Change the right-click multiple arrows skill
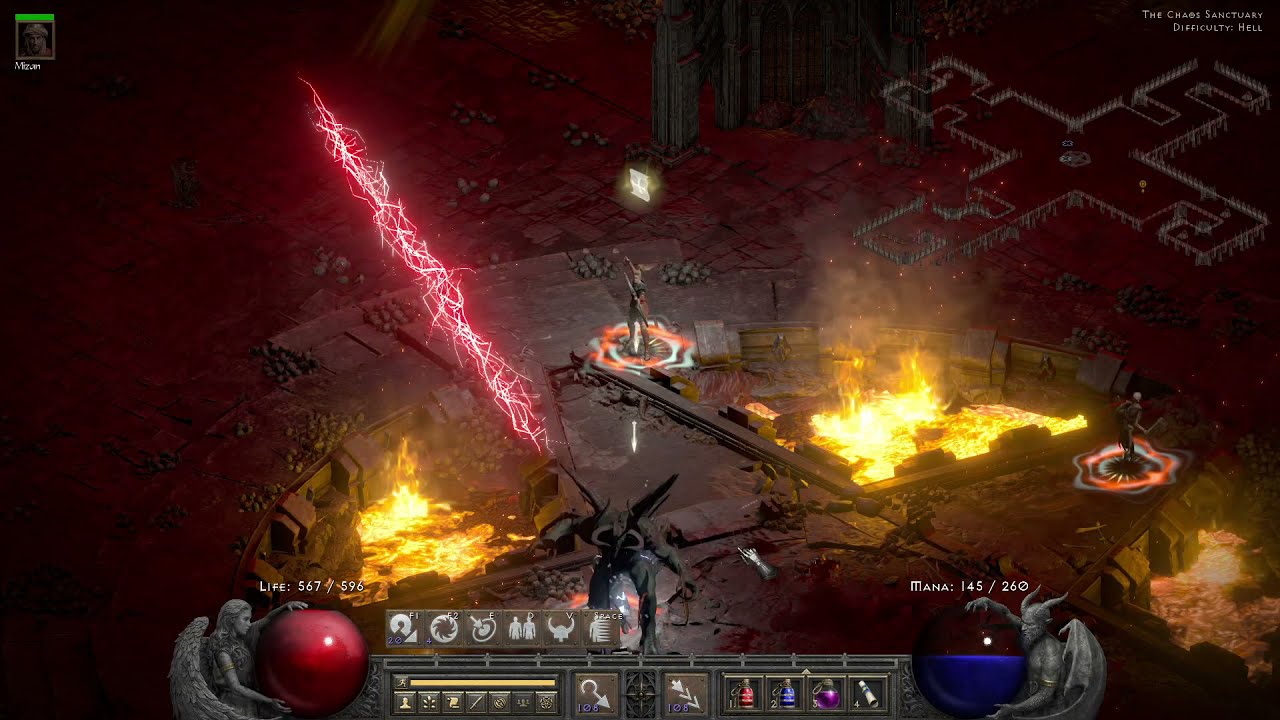The height and width of the screenshot is (720, 1280). click(x=685, y=692)
